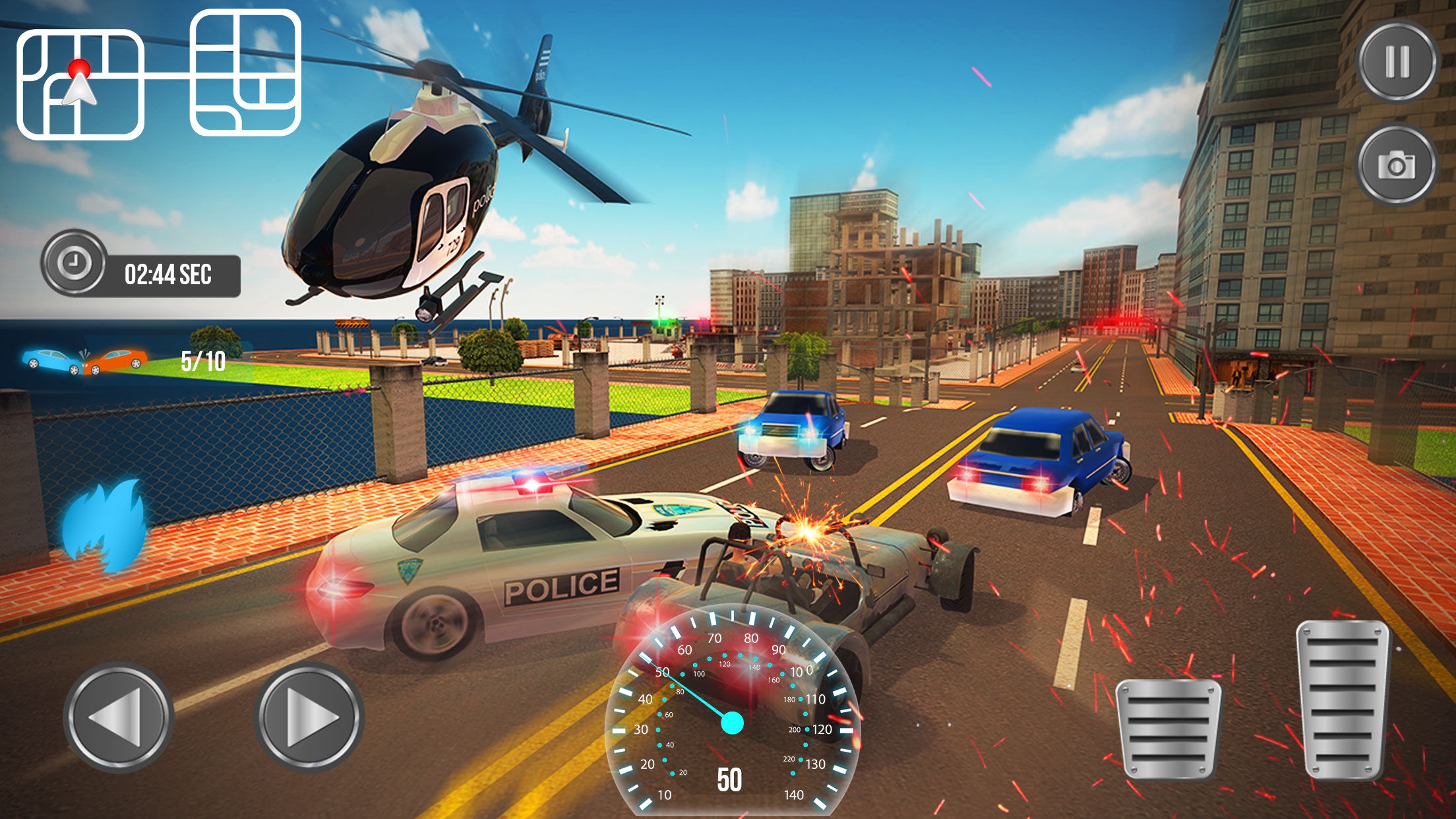Step on the tall gas pedal
Viewport: 1456px width, 819px height.
pos(1343,699)
